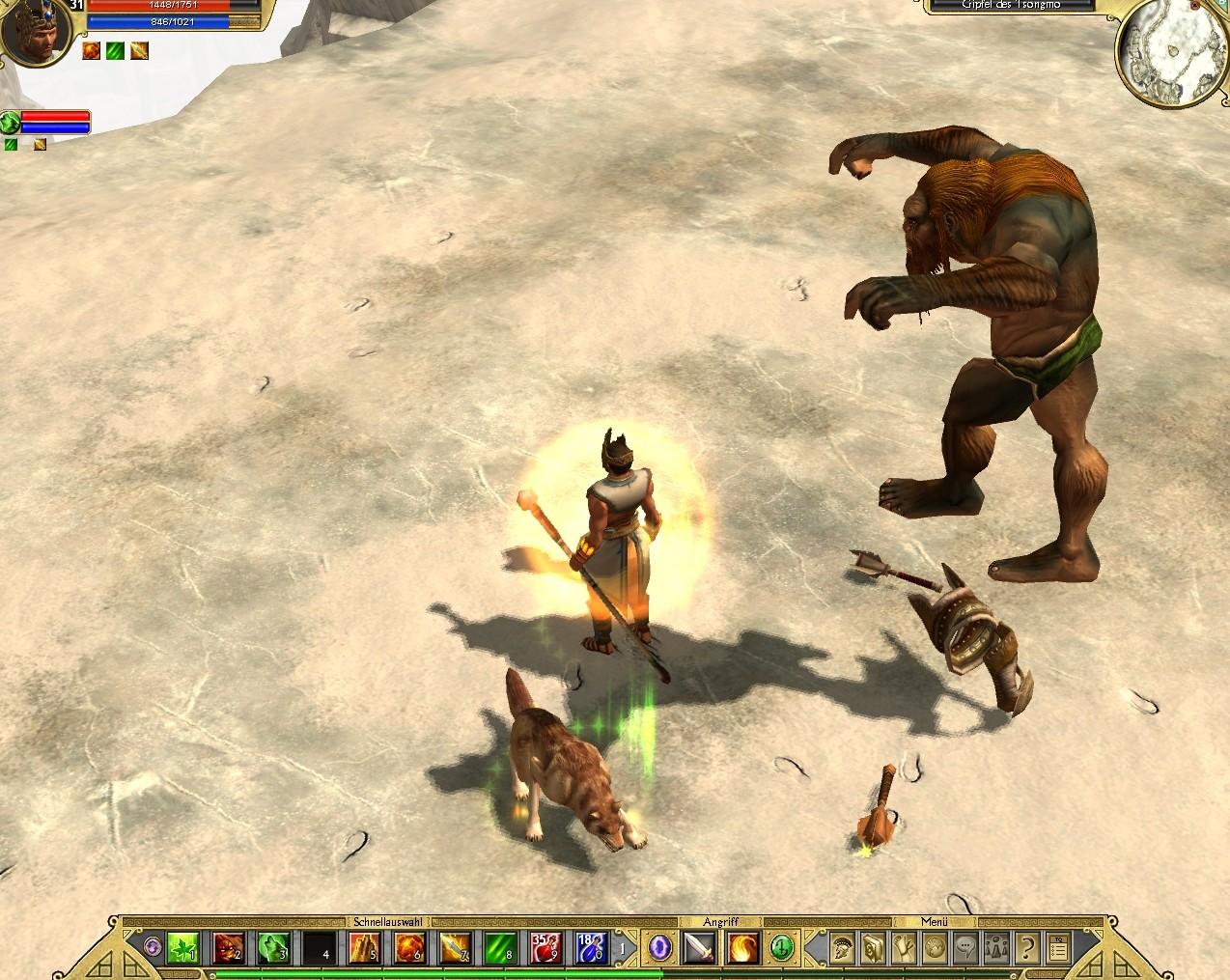Use the red beast skill in slot 2
Image resolution: width=1230 pixels, height=980 pixels.
coord(228,948)
